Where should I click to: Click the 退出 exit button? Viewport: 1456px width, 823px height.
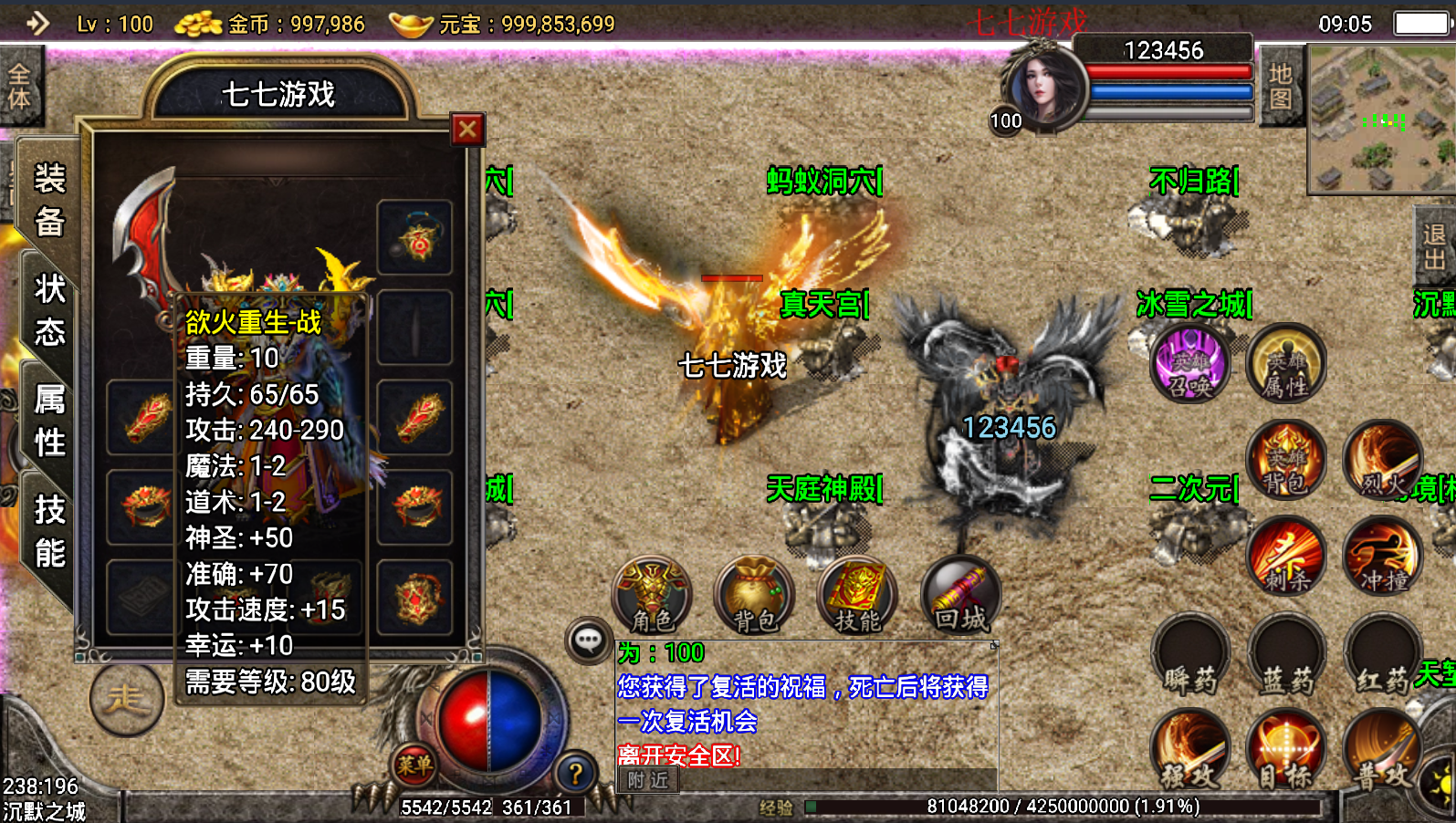pyautogui.click(x=1433, y=247)
